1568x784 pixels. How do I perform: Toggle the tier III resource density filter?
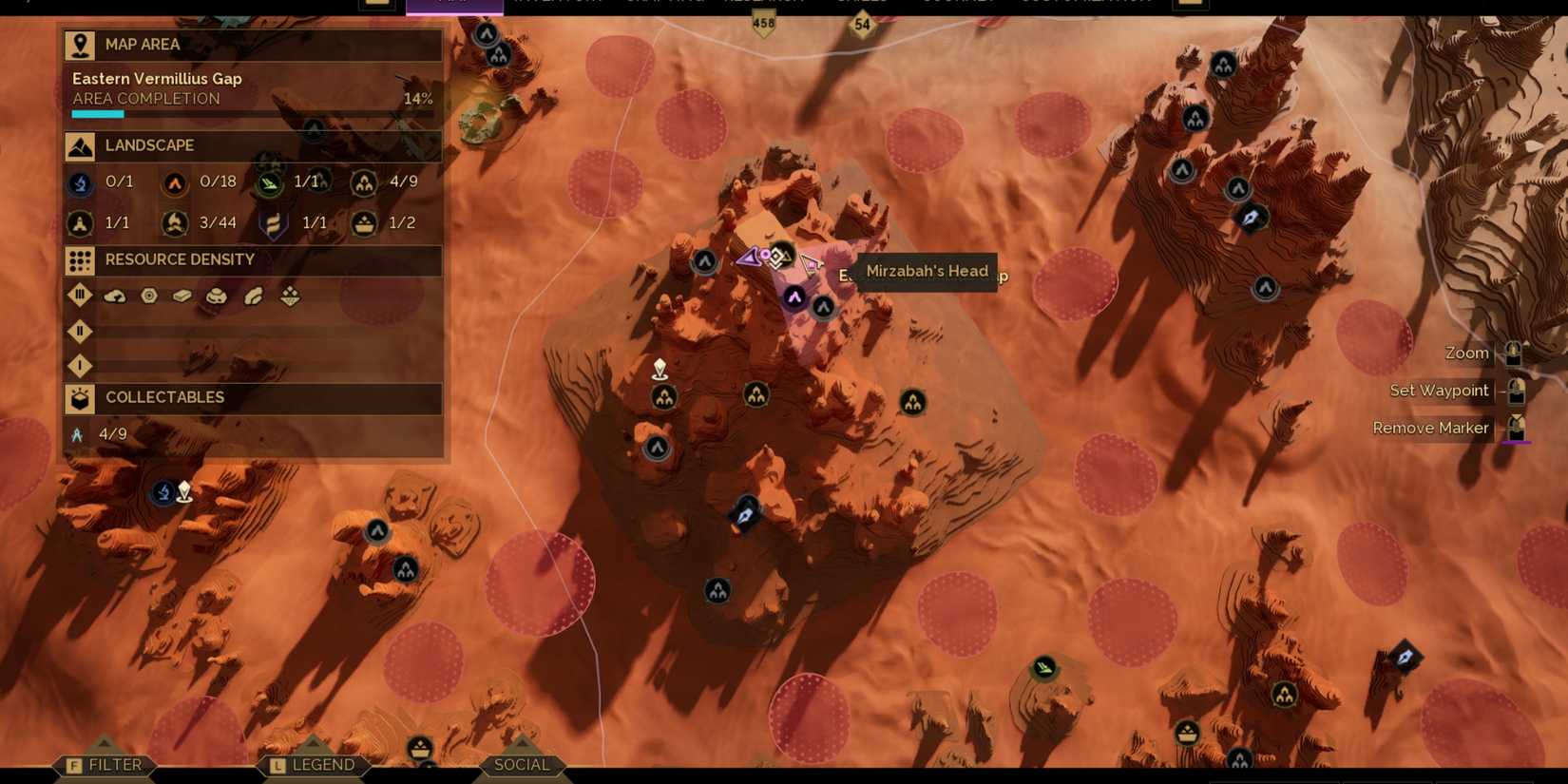[x=80, y=296]
